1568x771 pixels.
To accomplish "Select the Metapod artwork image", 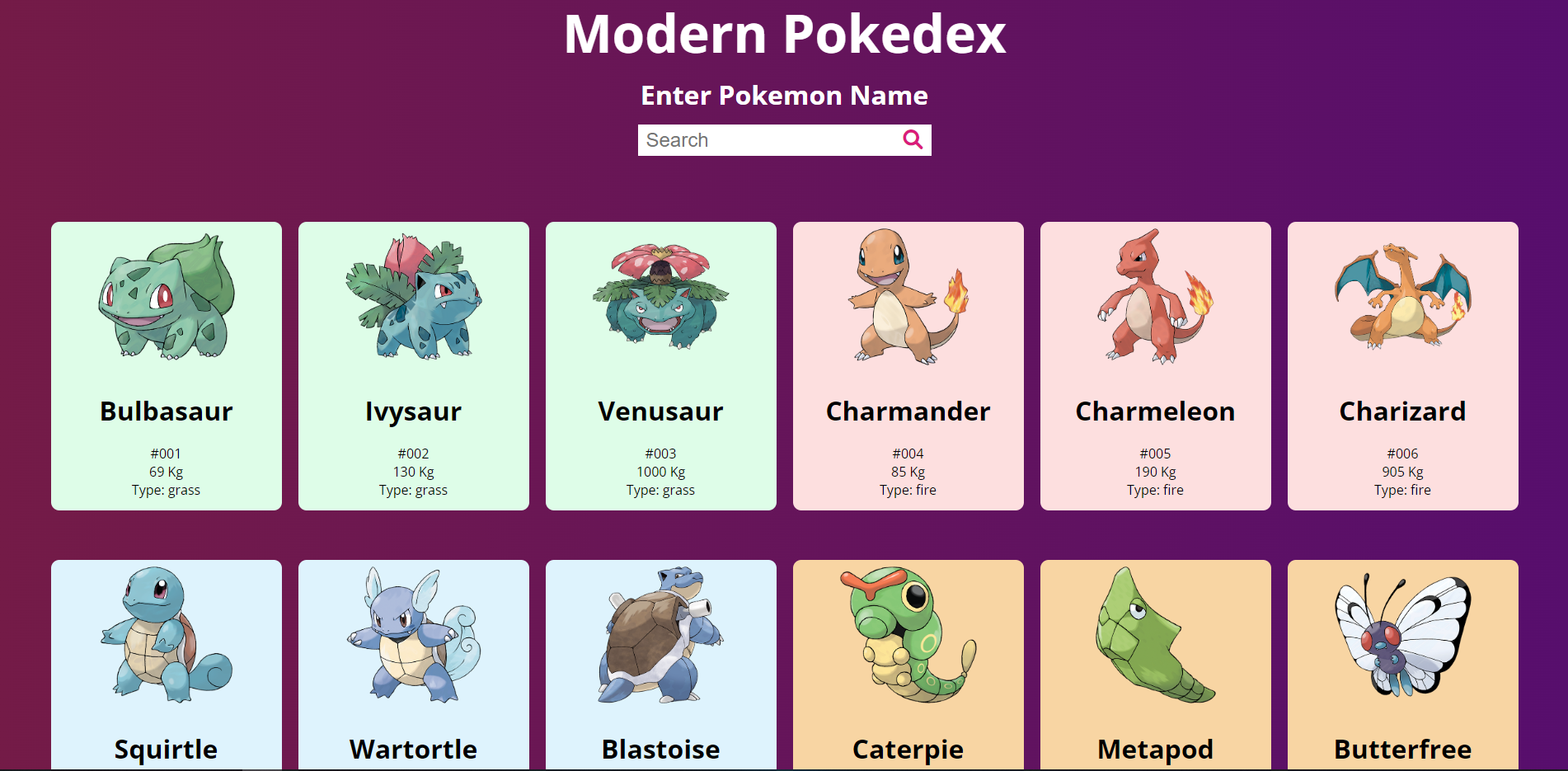I will [x=1155, y=643].
